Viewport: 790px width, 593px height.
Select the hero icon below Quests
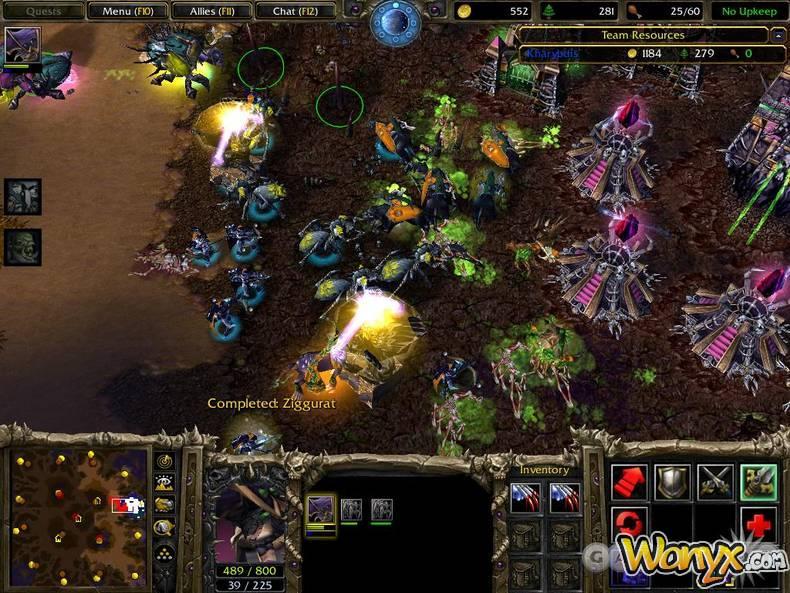20,45
